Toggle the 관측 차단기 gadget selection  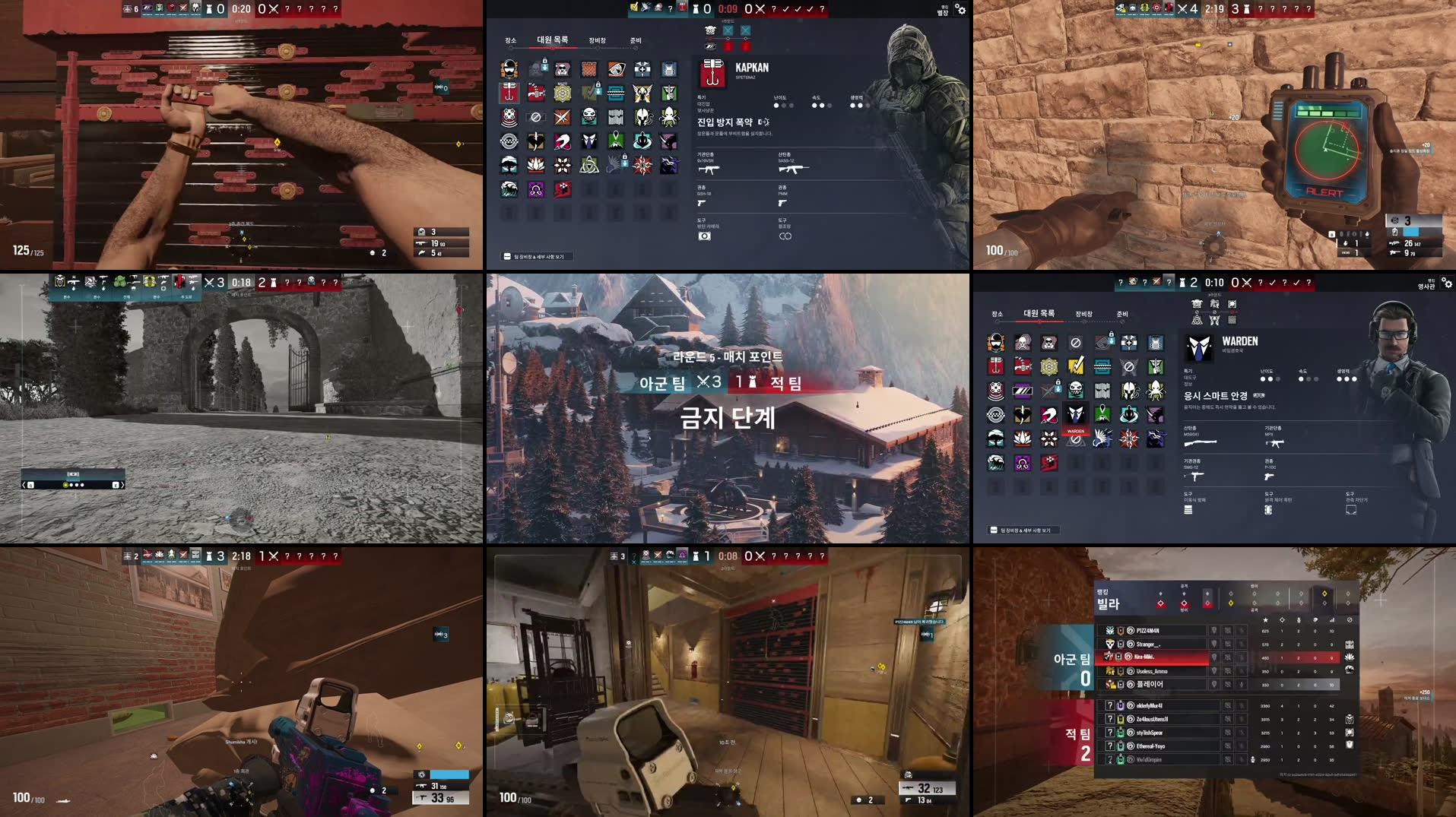(1351, 510)
